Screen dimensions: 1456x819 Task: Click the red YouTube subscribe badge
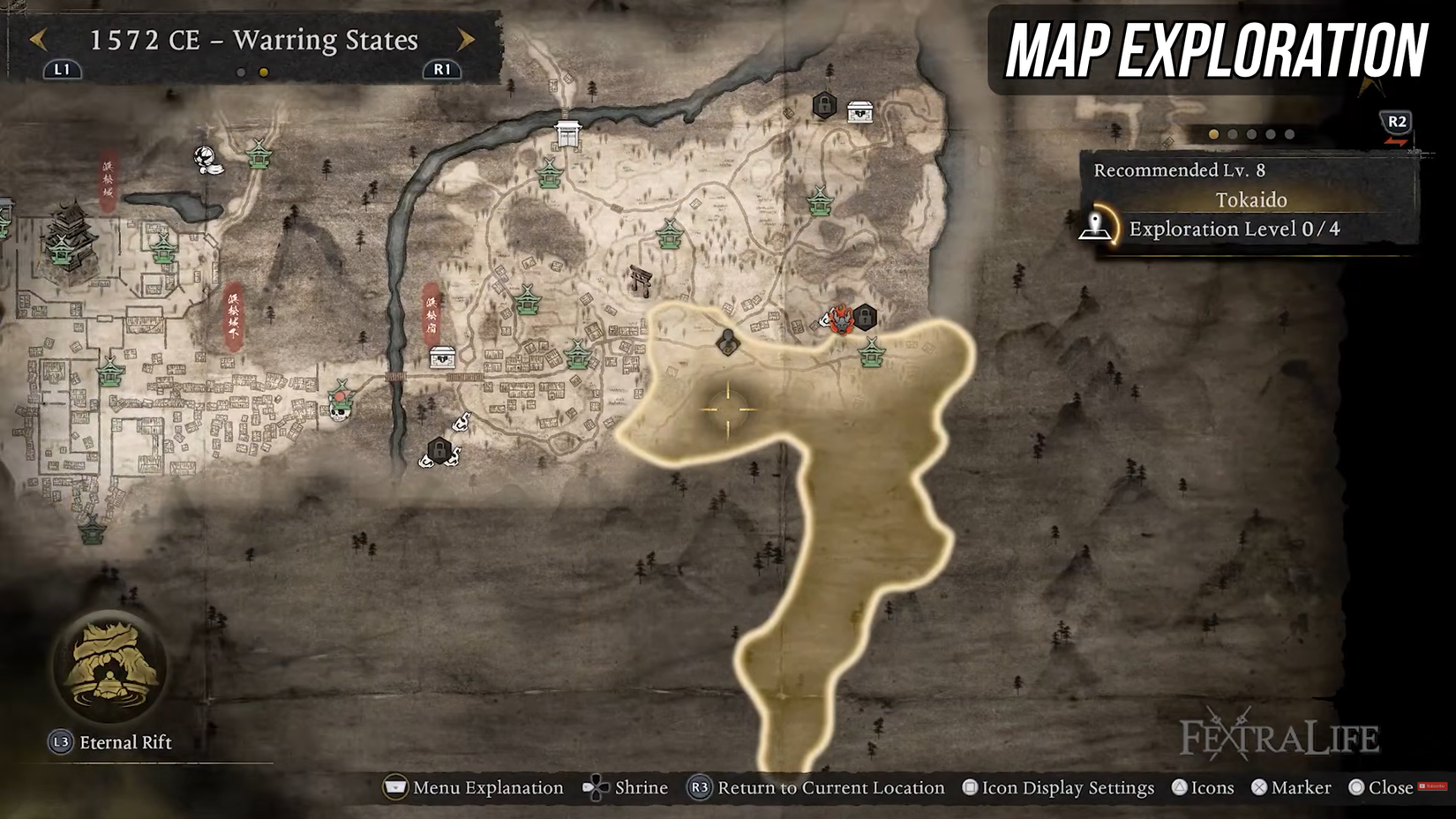(1432, 786)
